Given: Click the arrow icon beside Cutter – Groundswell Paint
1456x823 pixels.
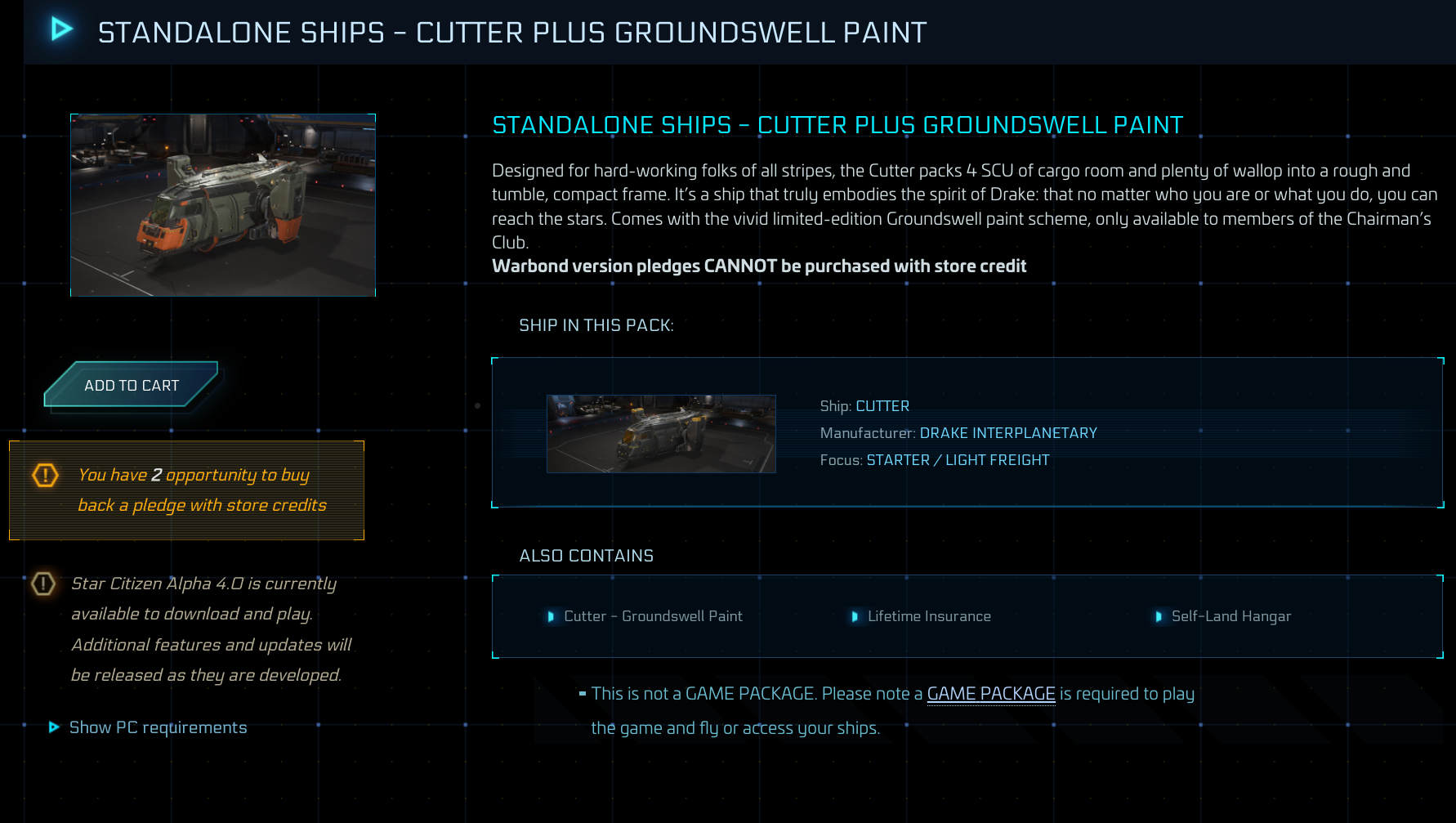Looking at the screenshot, I should pos(552,617).
